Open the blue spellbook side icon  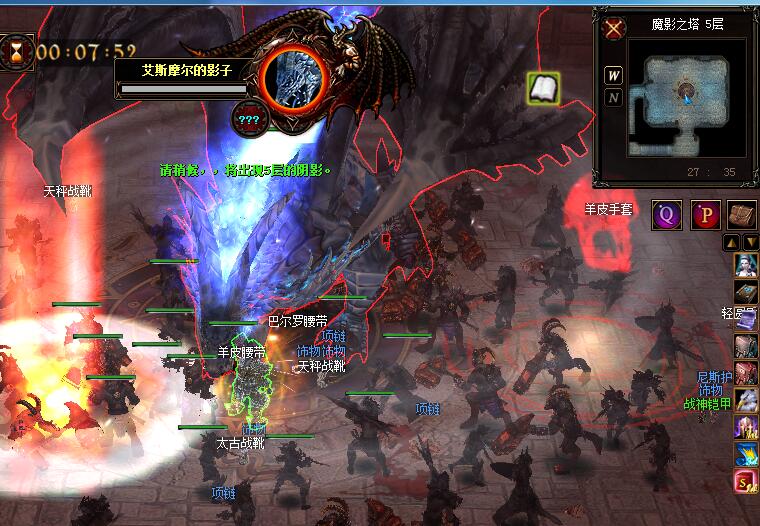tap(746, 292)
